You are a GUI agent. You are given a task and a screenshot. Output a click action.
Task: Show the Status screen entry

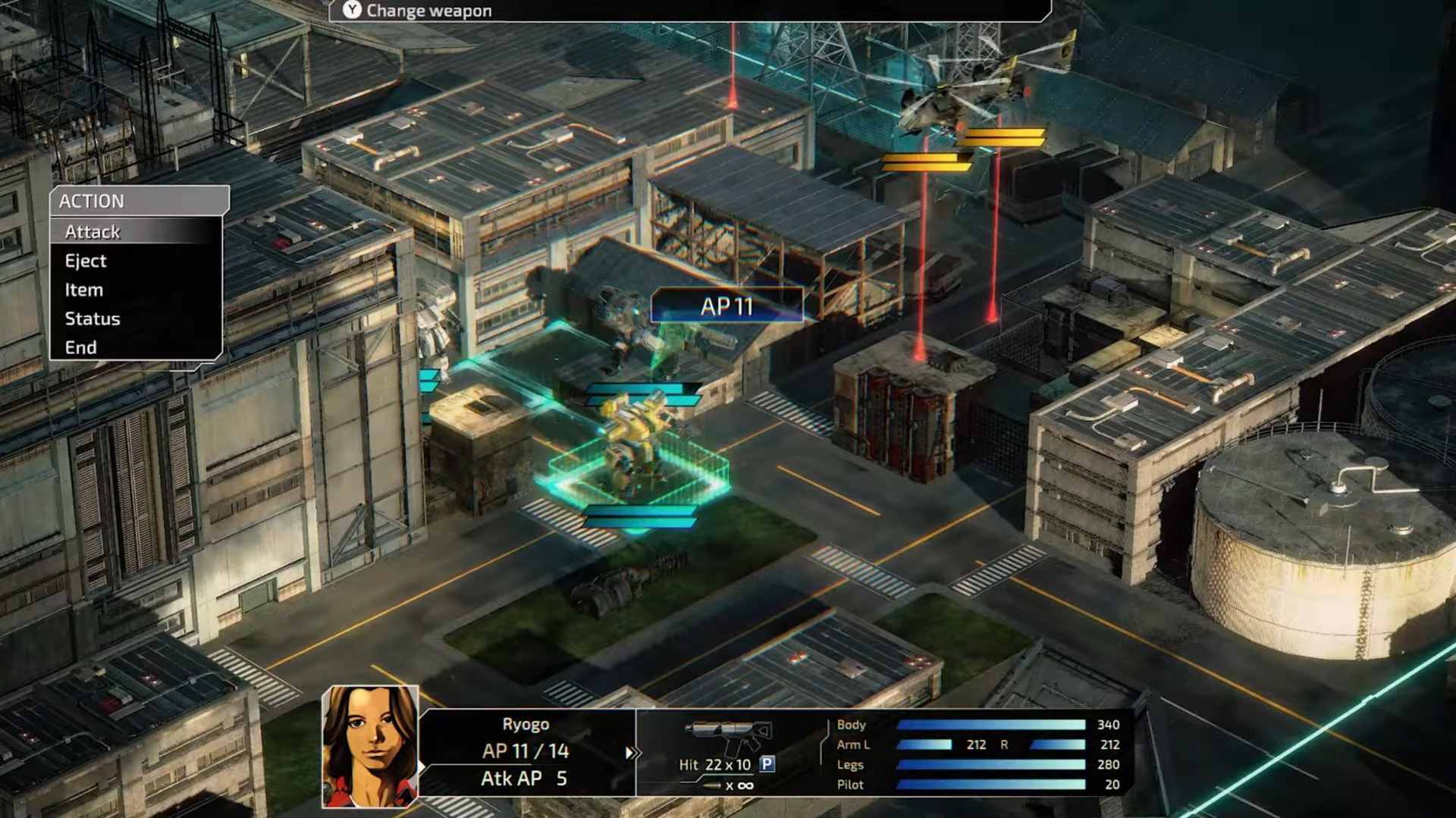(x=93, y=318)
